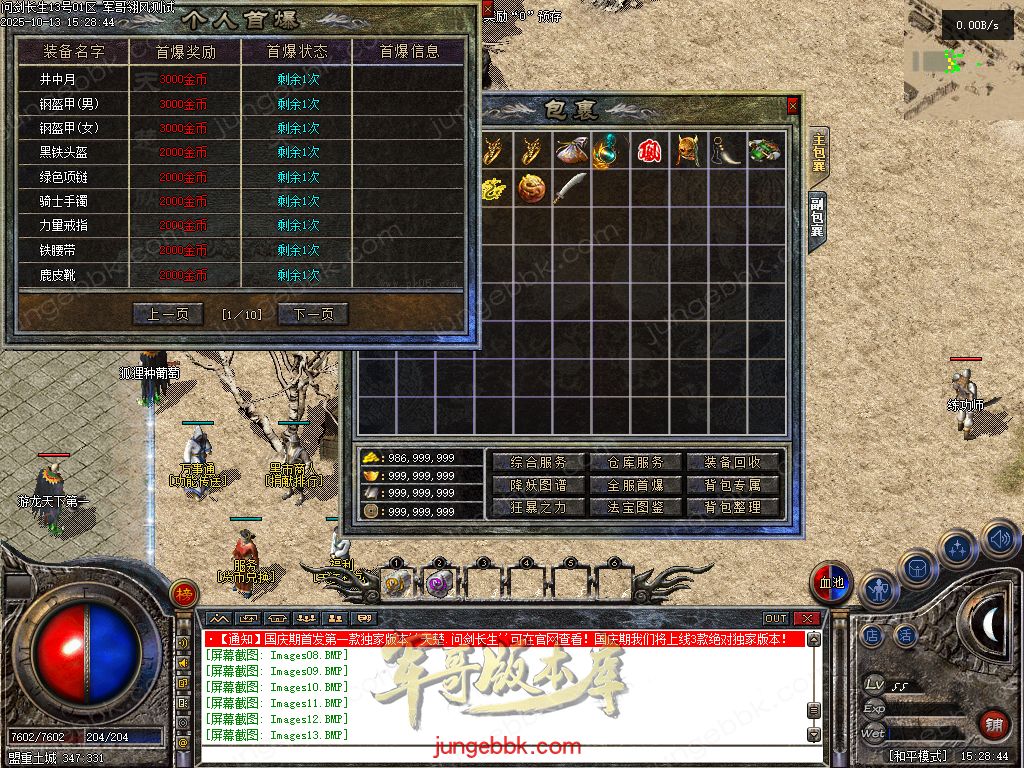
Task: Open the minimap in the corner
Action: [x=963, y=60]
